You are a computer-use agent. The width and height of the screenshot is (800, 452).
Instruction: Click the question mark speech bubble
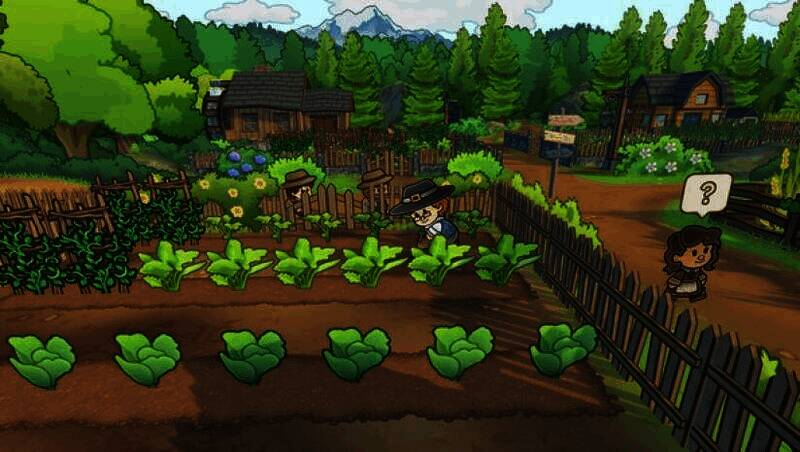click(x=705, y=192)
